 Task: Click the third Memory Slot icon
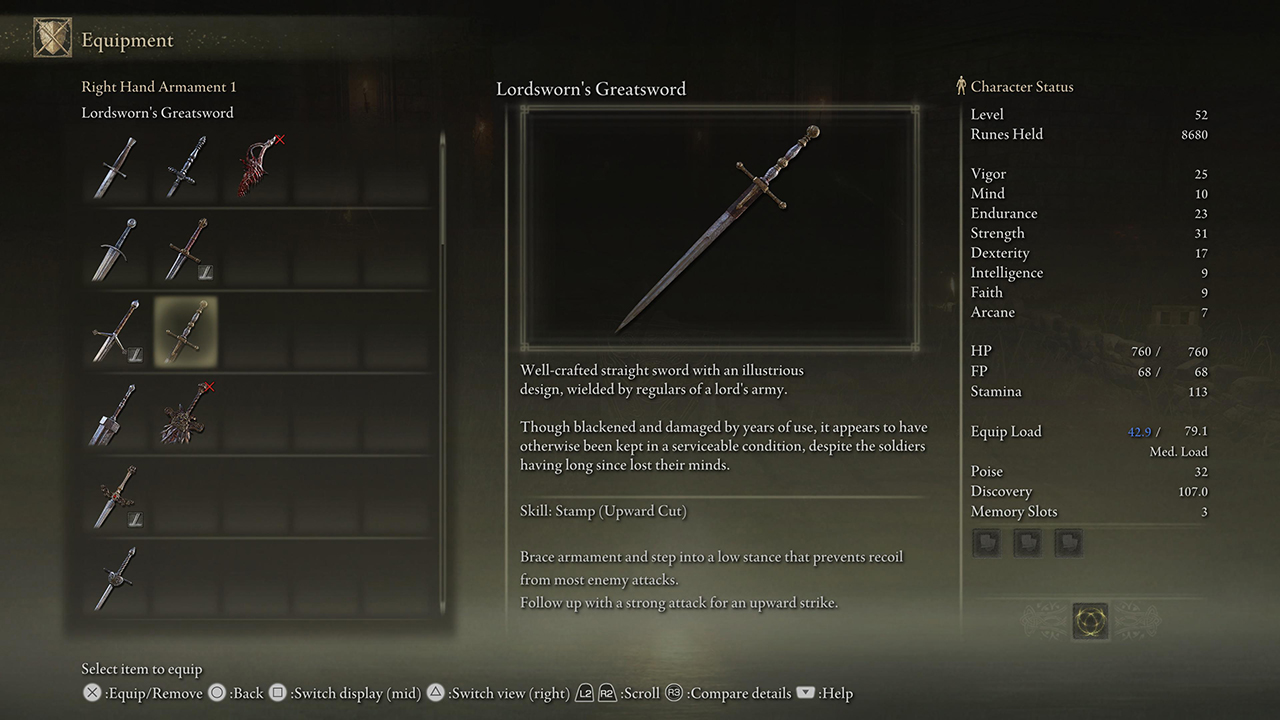tap(1068, 542)
